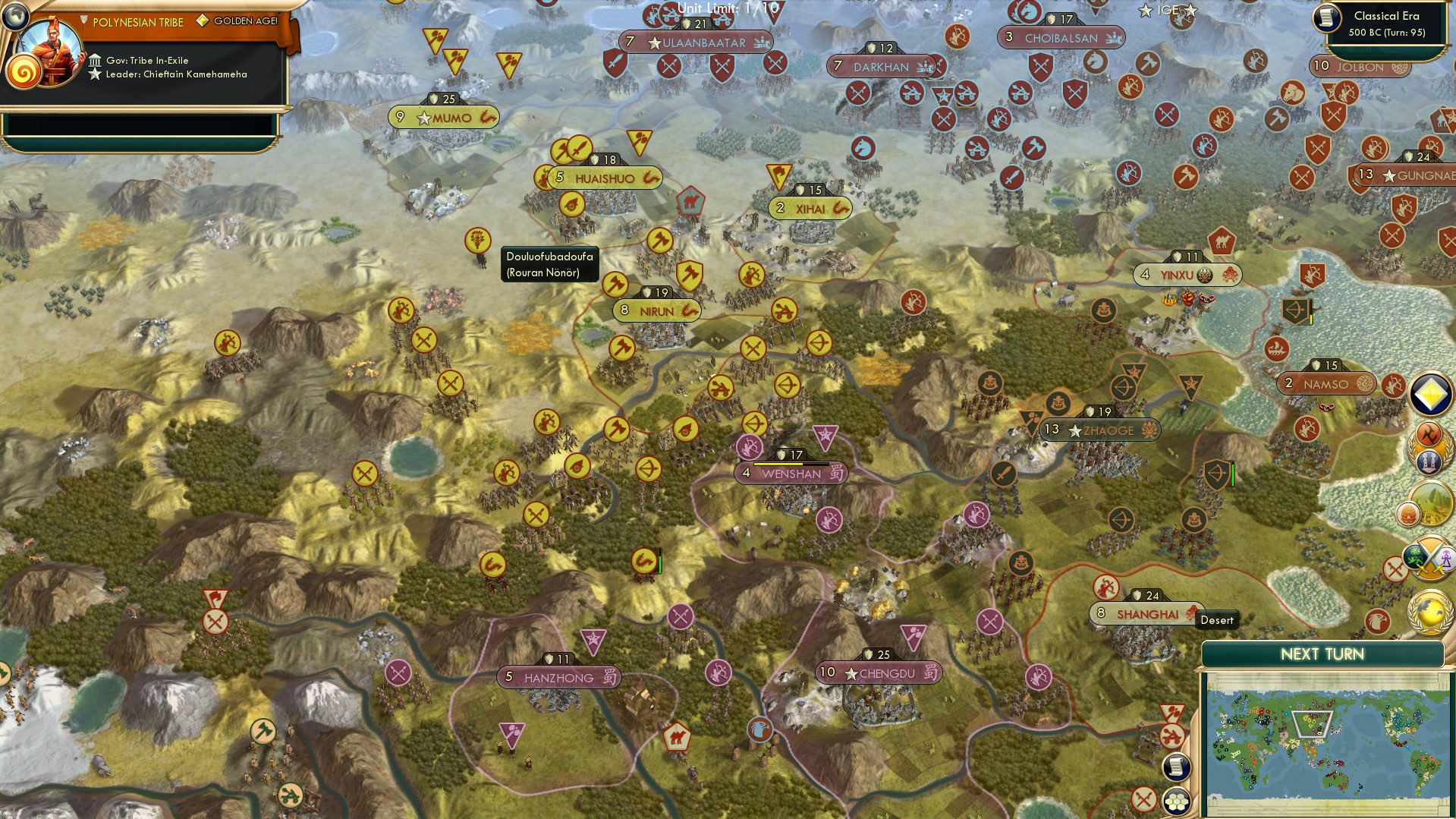Select the Shanghai city banner
Image resolution: width=1456 pixels, height=819 pixels.
point(1148,612)
